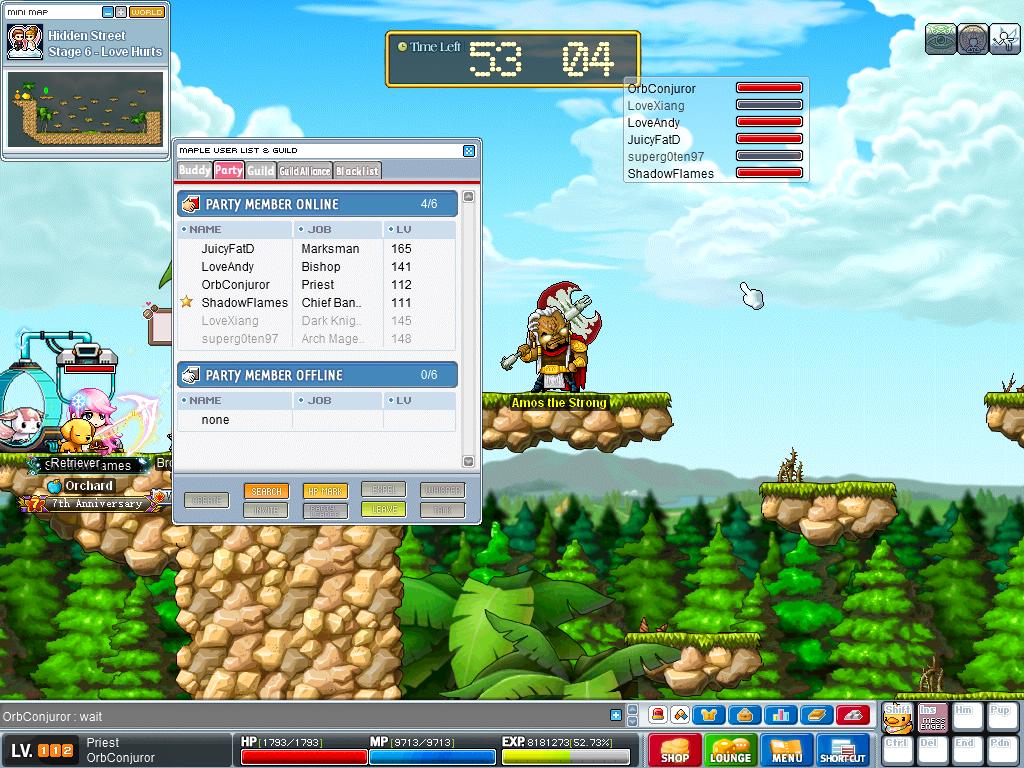This screenshot has width=1024, height=768.
Task: Open the world map from the minimap
Action: (147, 12)
